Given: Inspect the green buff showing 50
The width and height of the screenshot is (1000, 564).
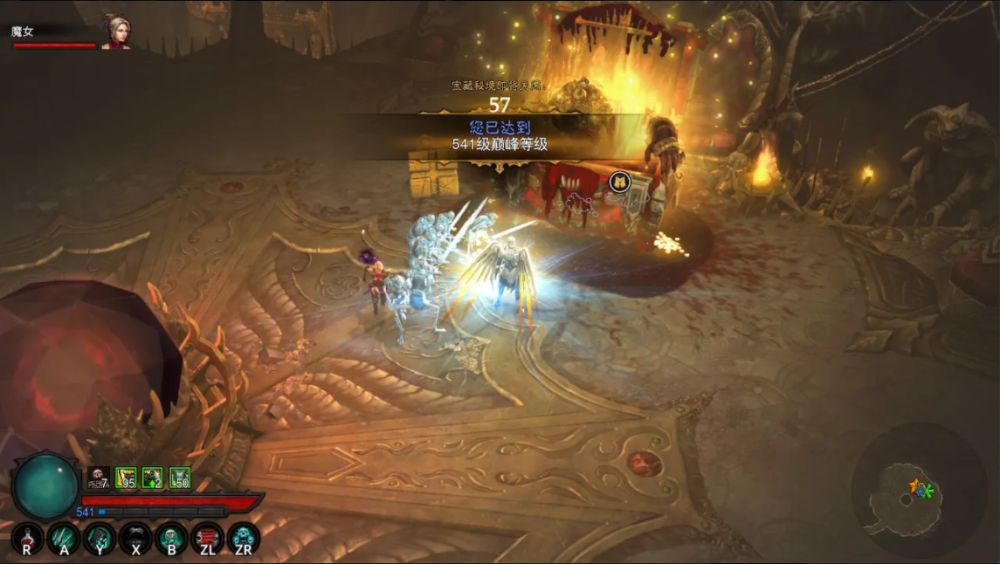Looking at the screenshot, I should coord(180,478).
